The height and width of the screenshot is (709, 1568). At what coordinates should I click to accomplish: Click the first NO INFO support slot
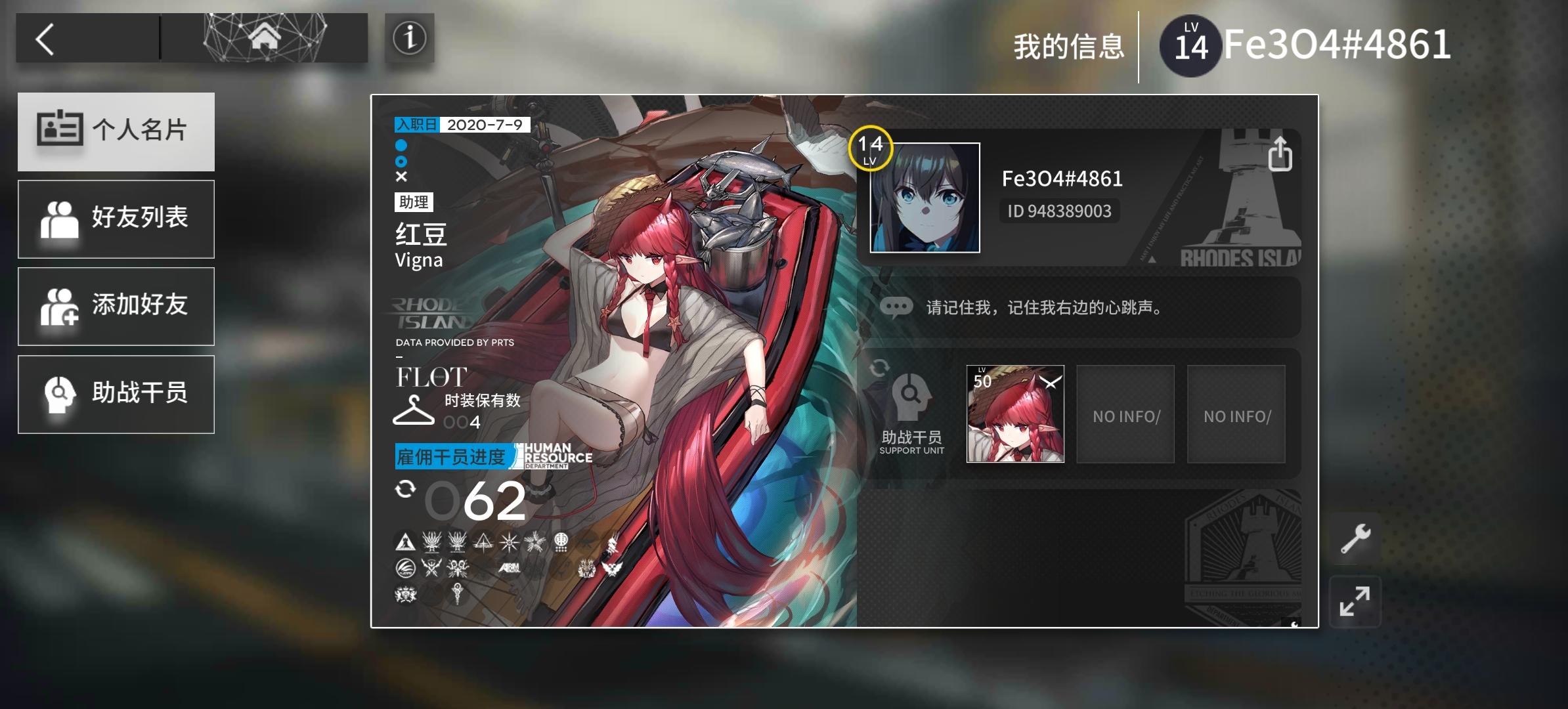(1125, 414)
